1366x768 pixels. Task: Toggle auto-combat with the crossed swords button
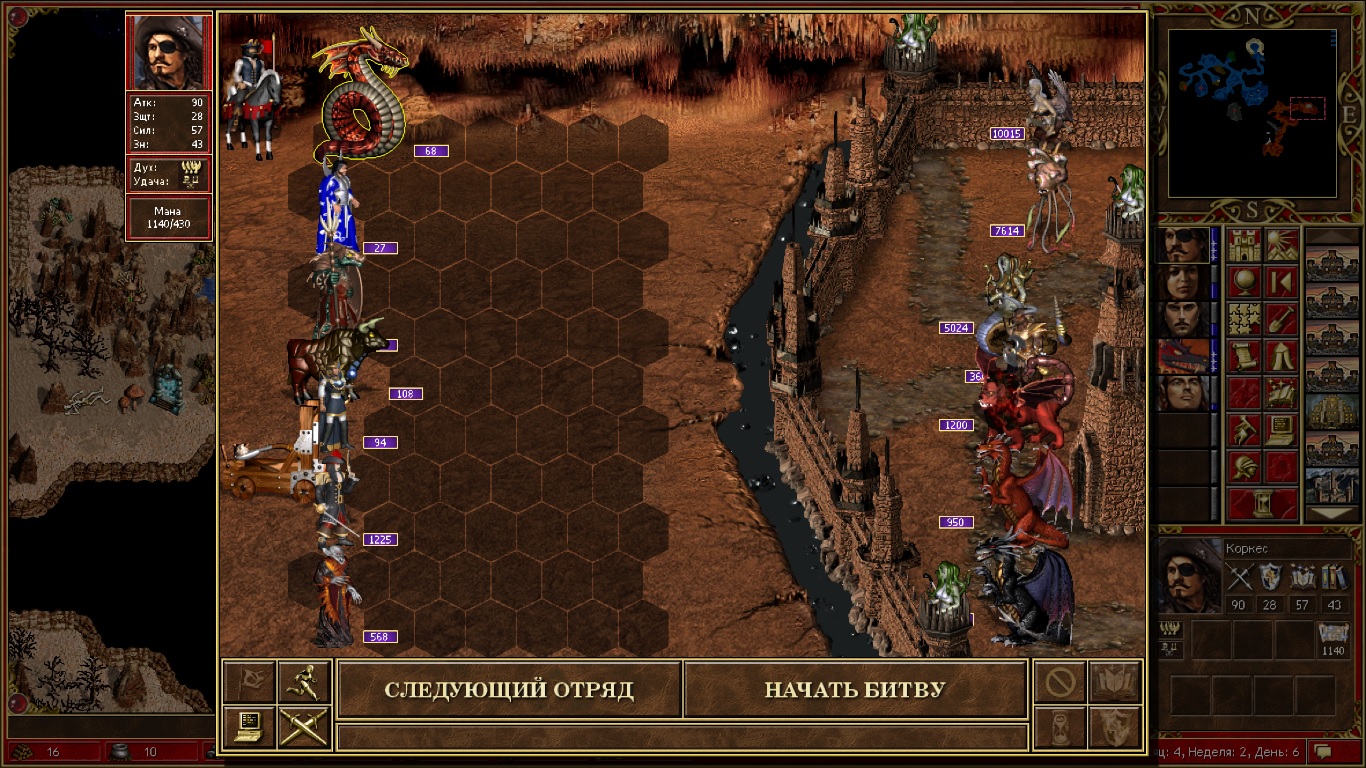click(303, 726)
